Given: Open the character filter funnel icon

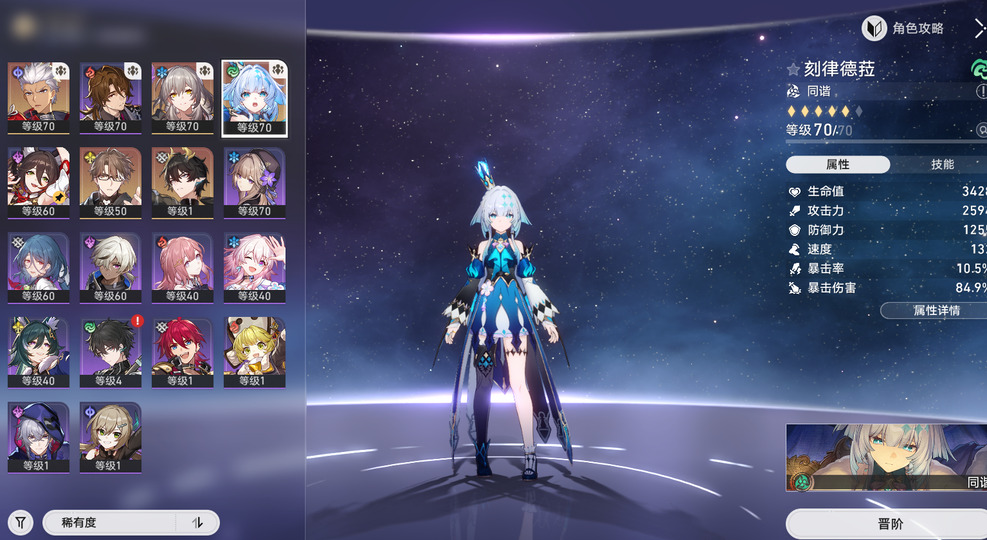Looking at the screenshot, I should click(20, 522).
